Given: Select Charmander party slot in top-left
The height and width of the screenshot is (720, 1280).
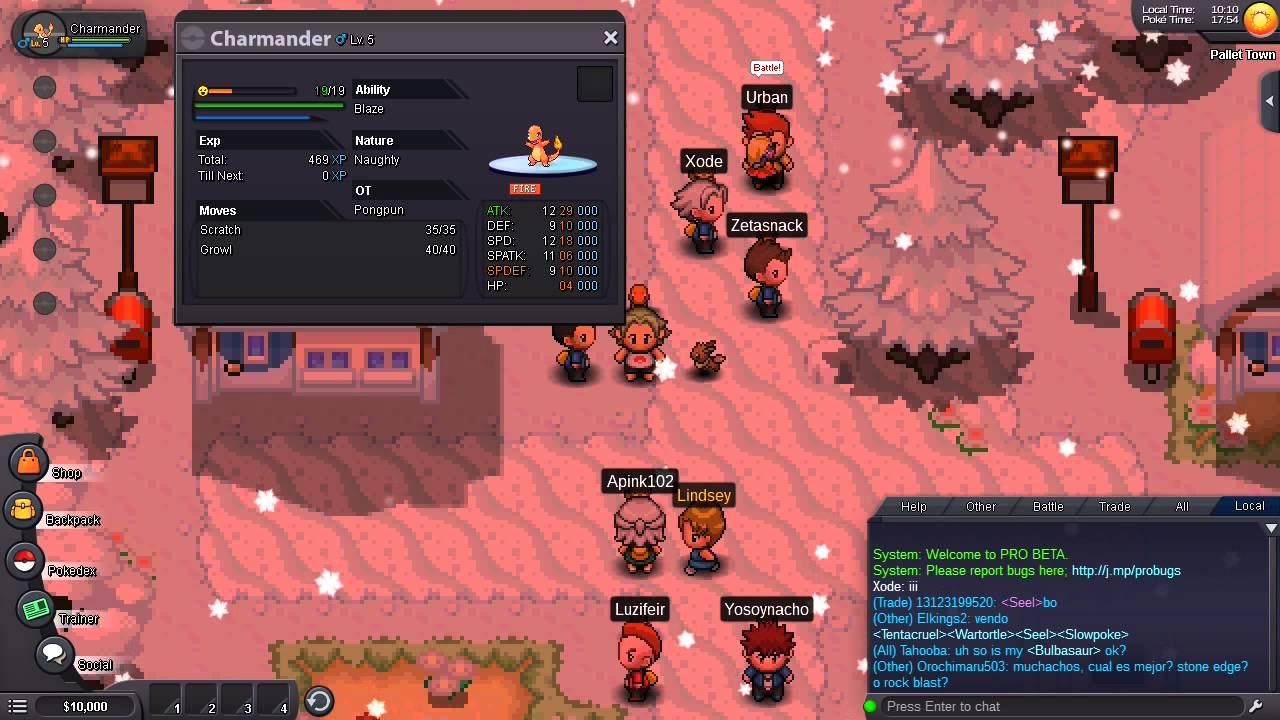Looking at the screenshot, I should 80,33.
